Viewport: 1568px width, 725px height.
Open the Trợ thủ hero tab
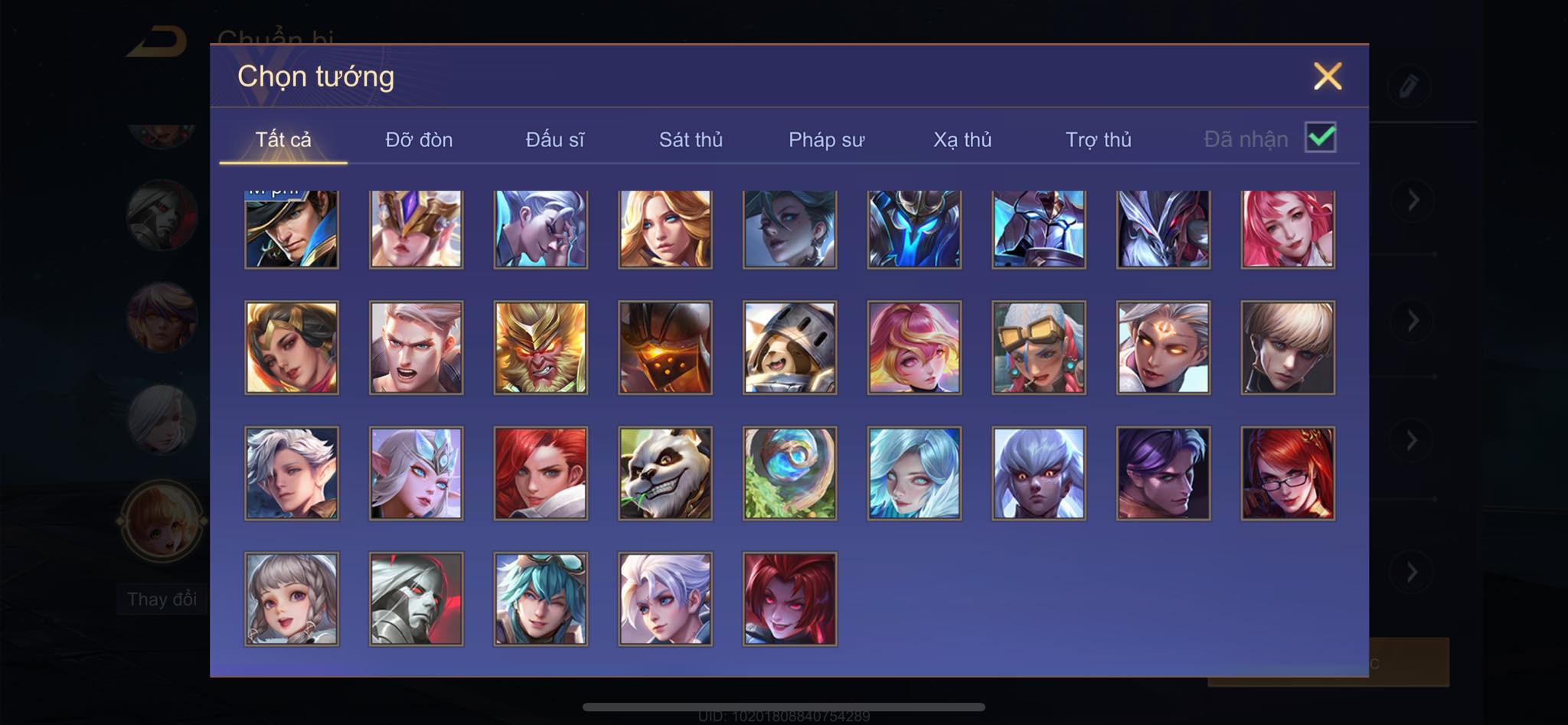pos(1098,140)
